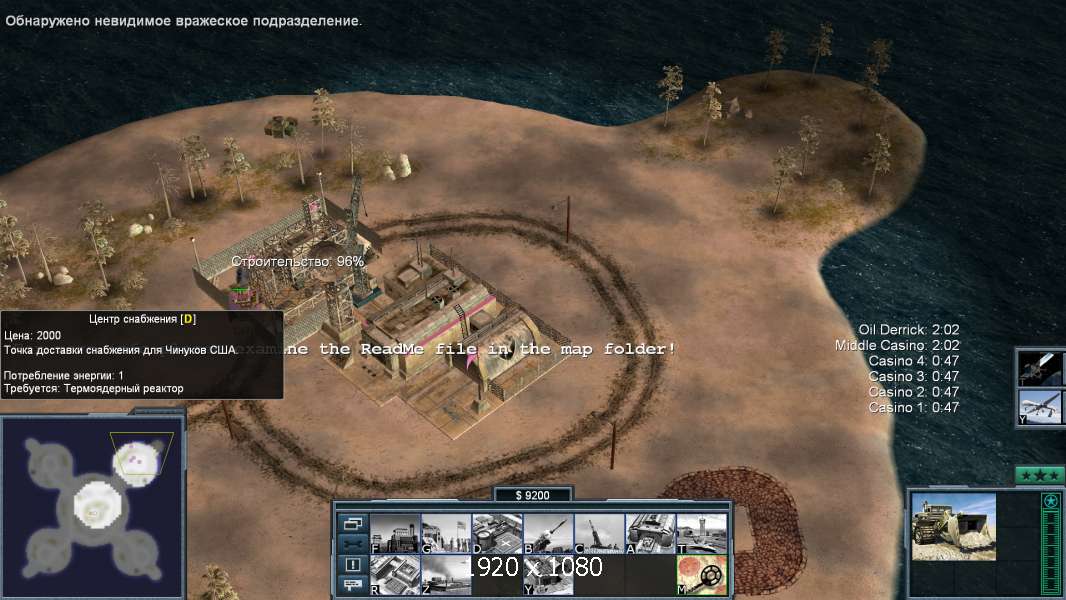
Task: Toggle the wrench button on command bar
Action: [352, 544]
